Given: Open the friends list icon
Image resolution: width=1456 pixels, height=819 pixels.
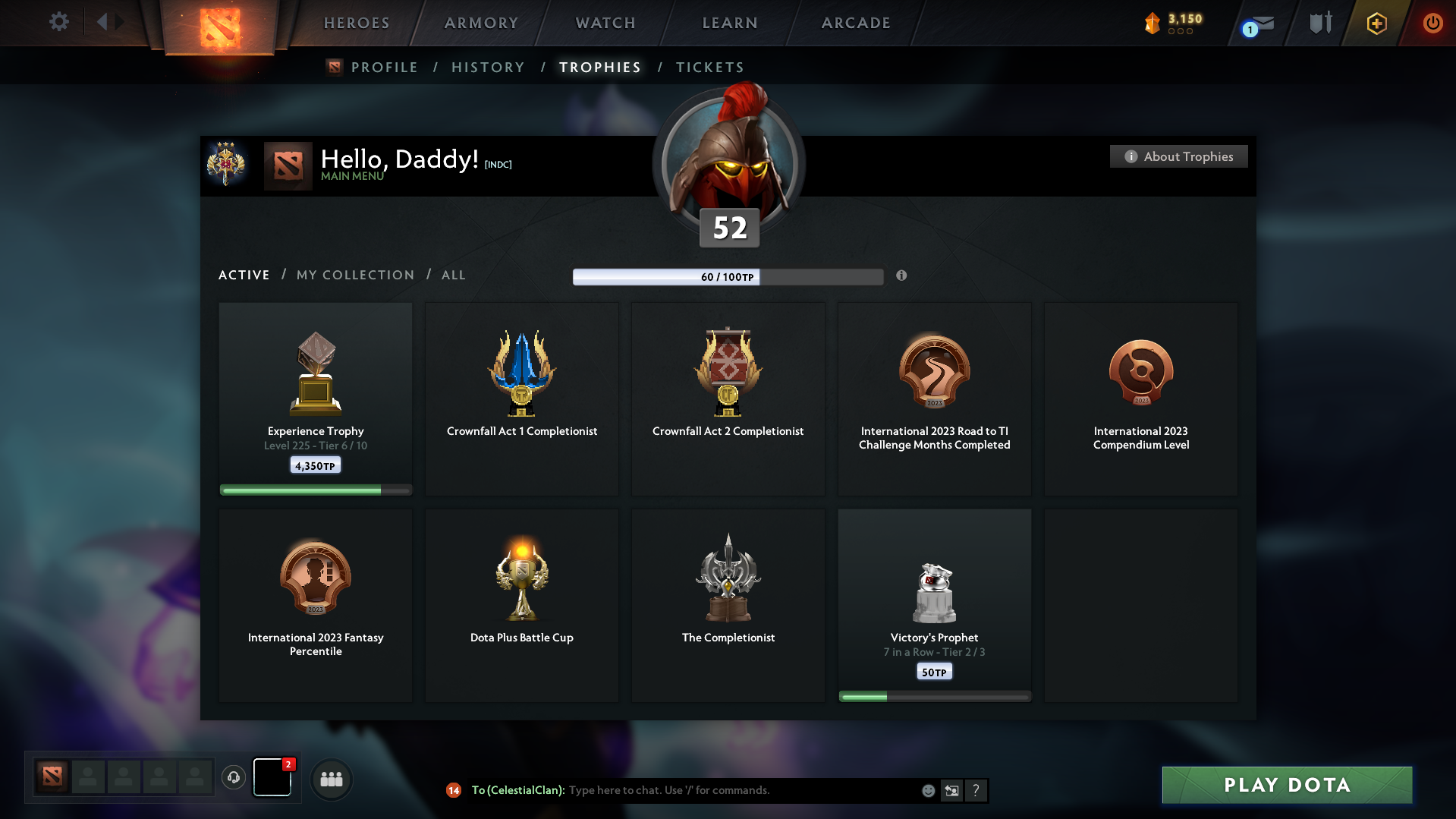Looking at the screenshot, I should tap(332, 779).
